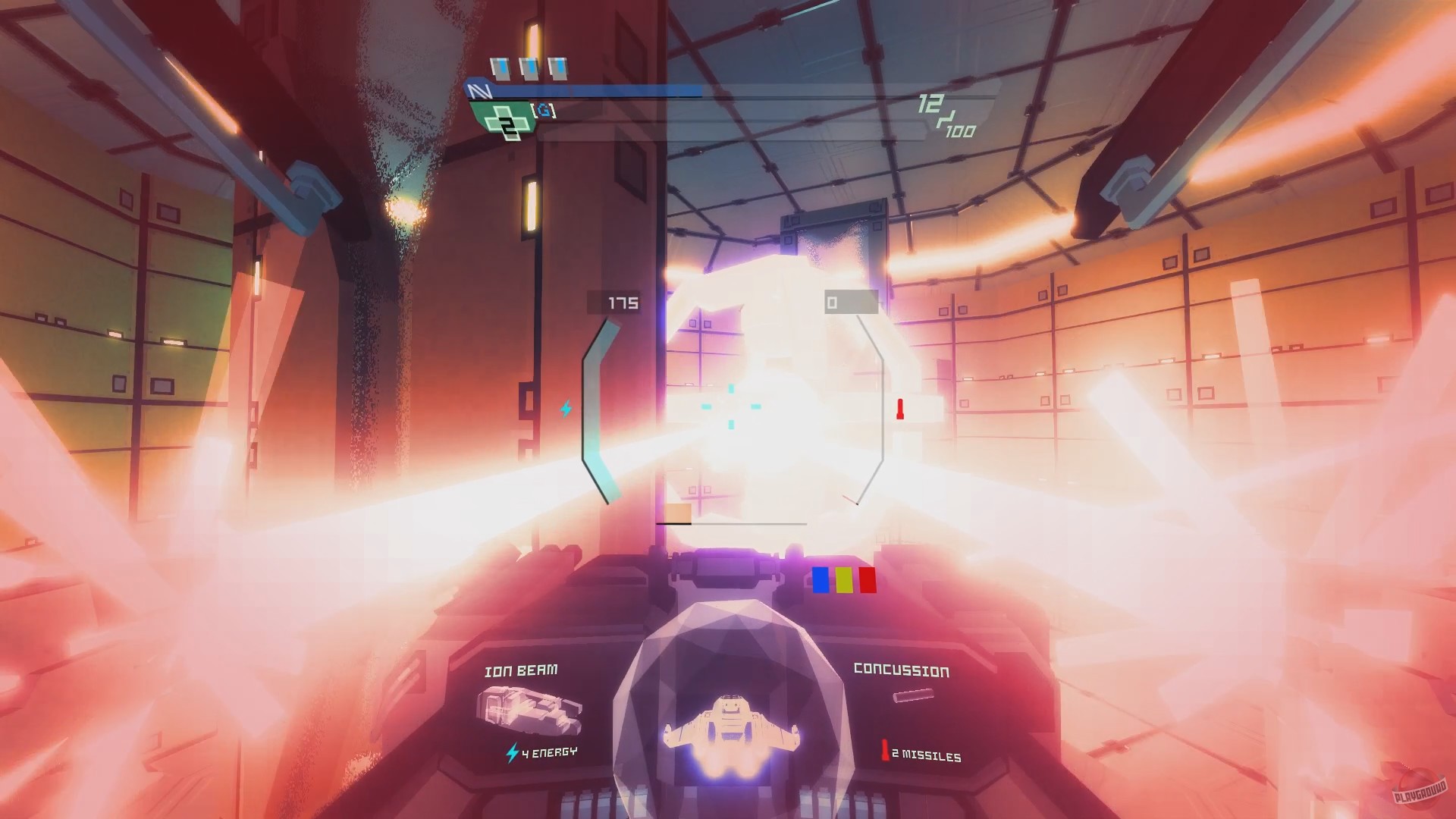Open the ION BEAM weapon label
1456x819 pixels.
[x=522, y=669]
